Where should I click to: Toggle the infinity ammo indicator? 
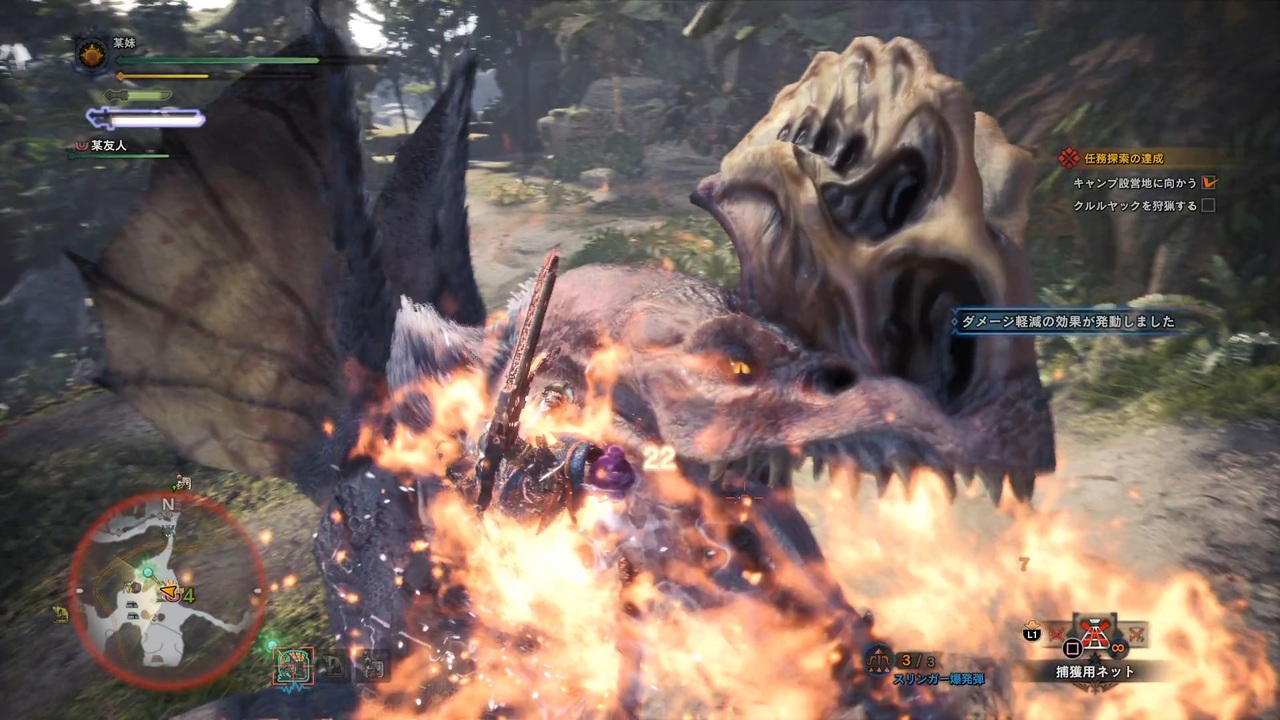point(1118,648)
